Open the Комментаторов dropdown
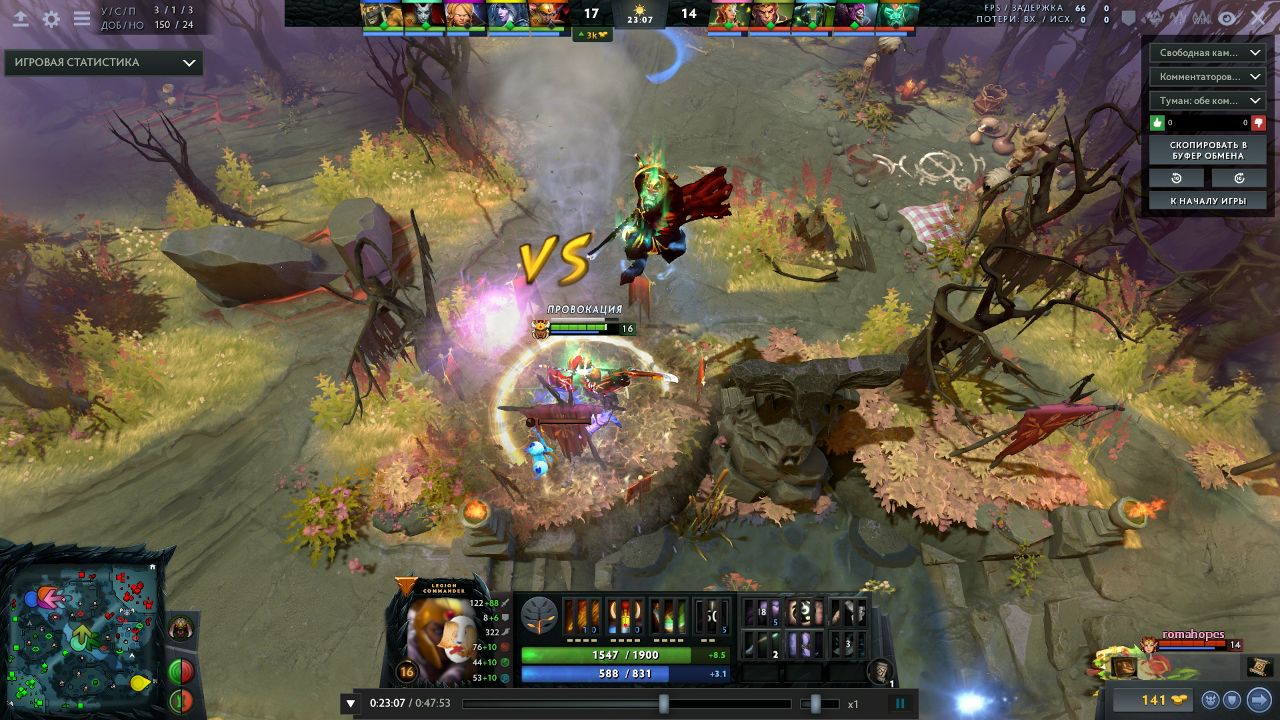1280x720 pixels. pos(1208,76)
